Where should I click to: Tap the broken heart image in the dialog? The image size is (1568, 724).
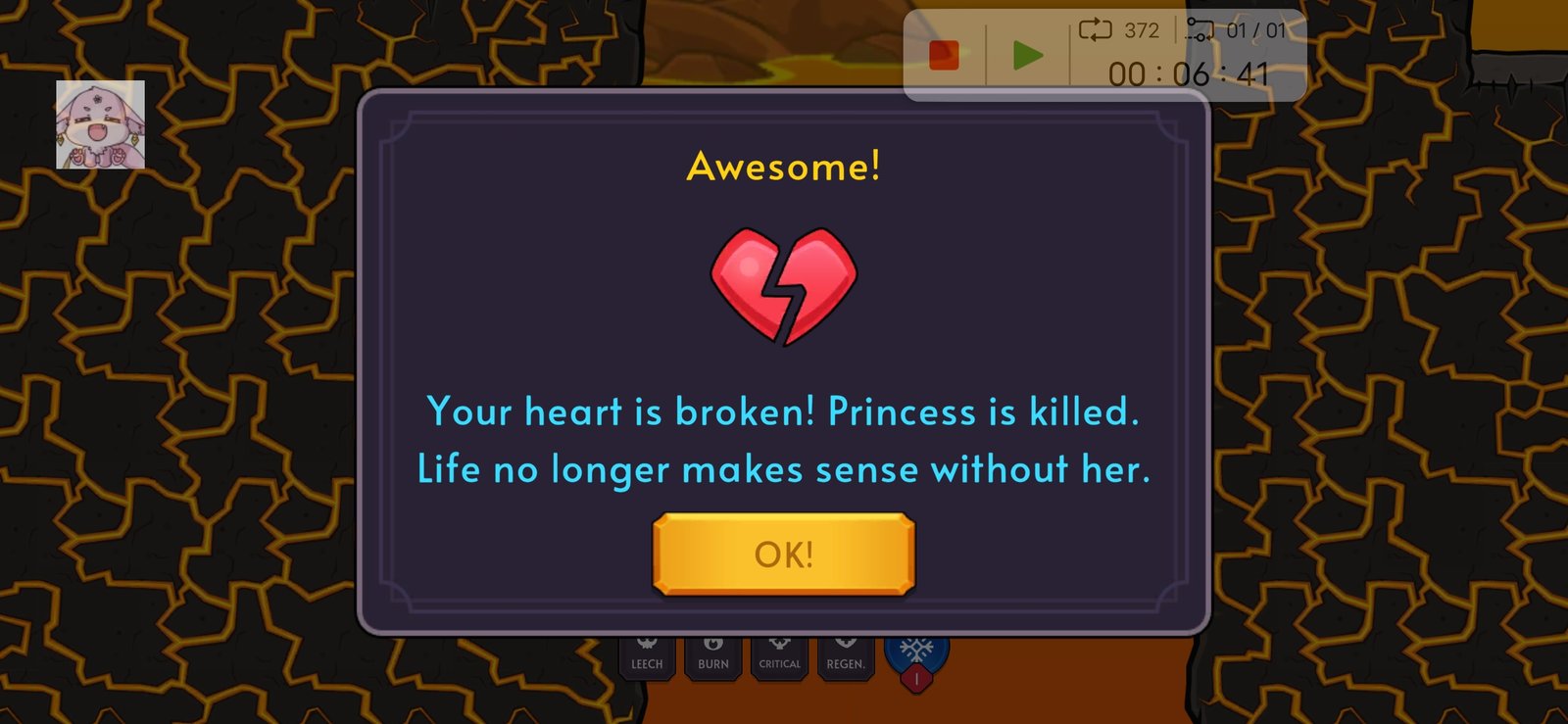782,285
